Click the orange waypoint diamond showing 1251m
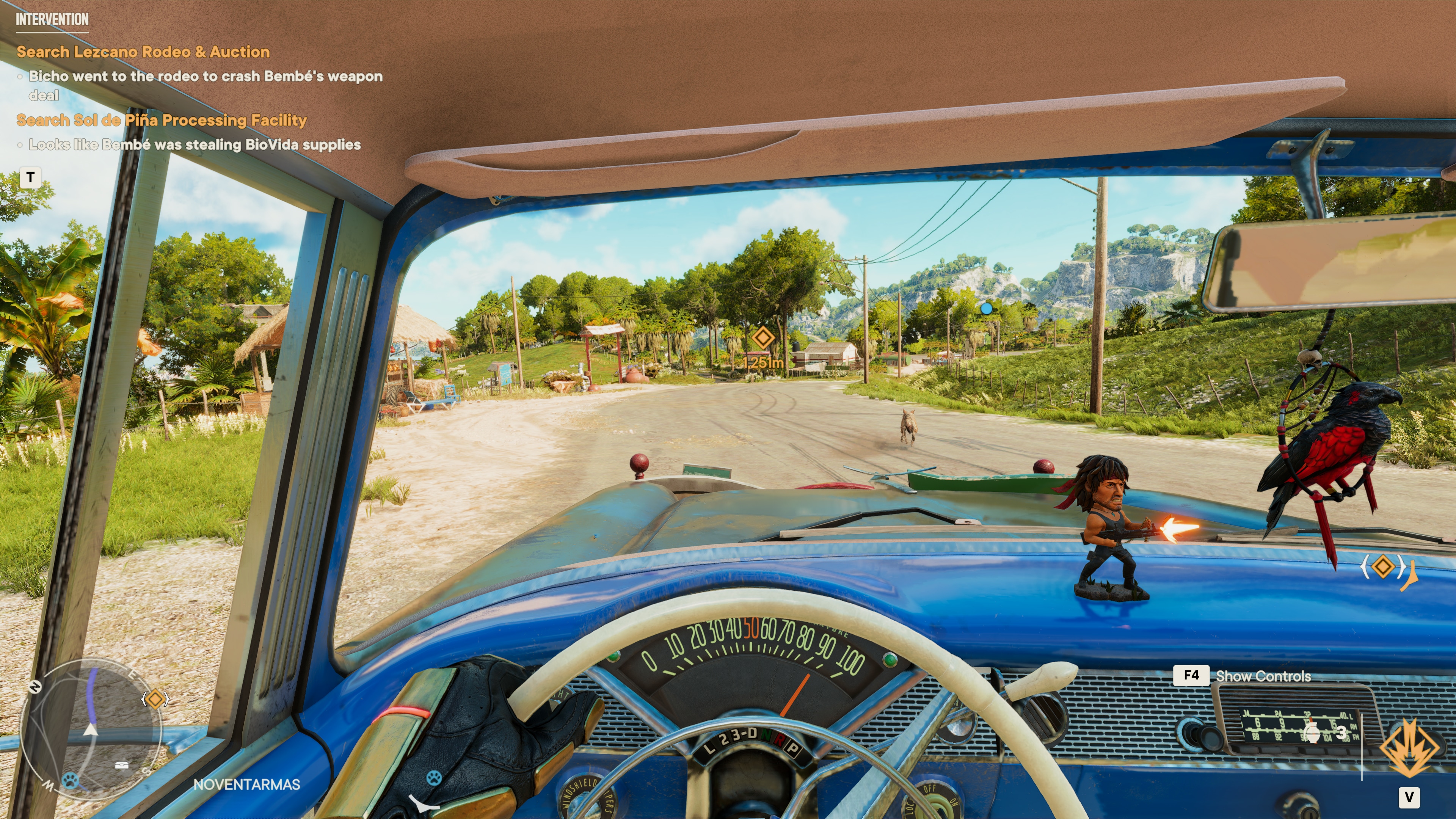The image size is (1456, 819). coord(763,337)
